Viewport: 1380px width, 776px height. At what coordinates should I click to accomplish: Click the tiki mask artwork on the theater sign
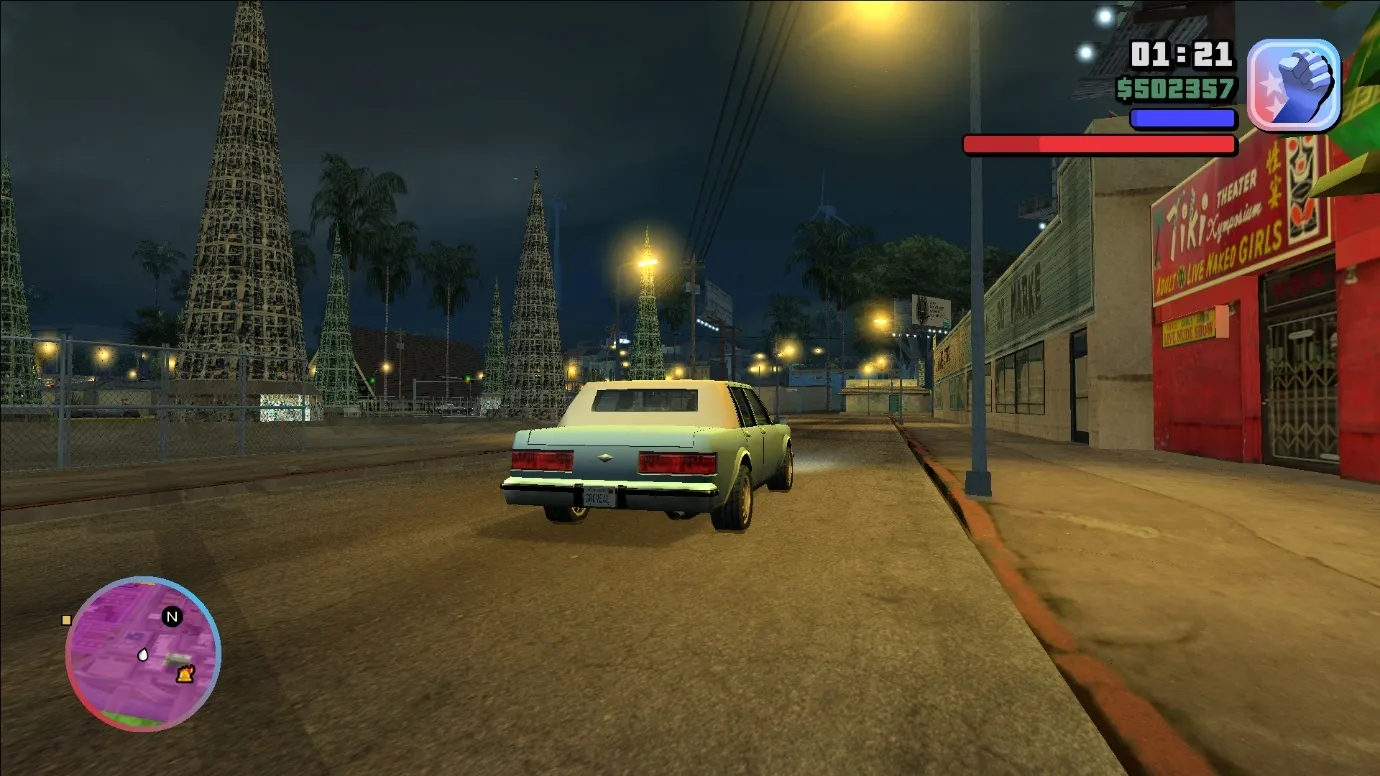[x=1300, y=198]
